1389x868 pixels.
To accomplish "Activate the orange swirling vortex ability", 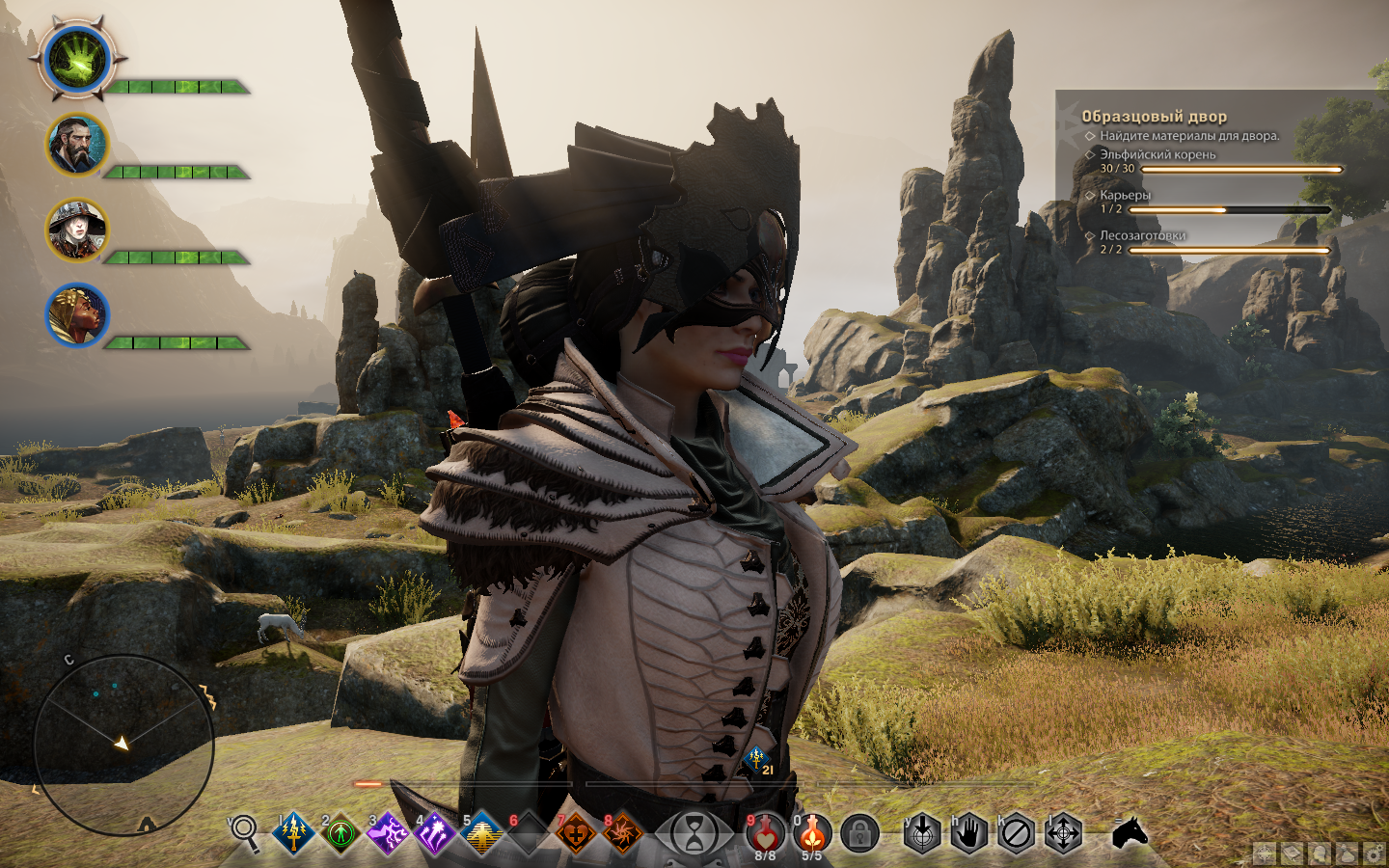I will (622, 832).
